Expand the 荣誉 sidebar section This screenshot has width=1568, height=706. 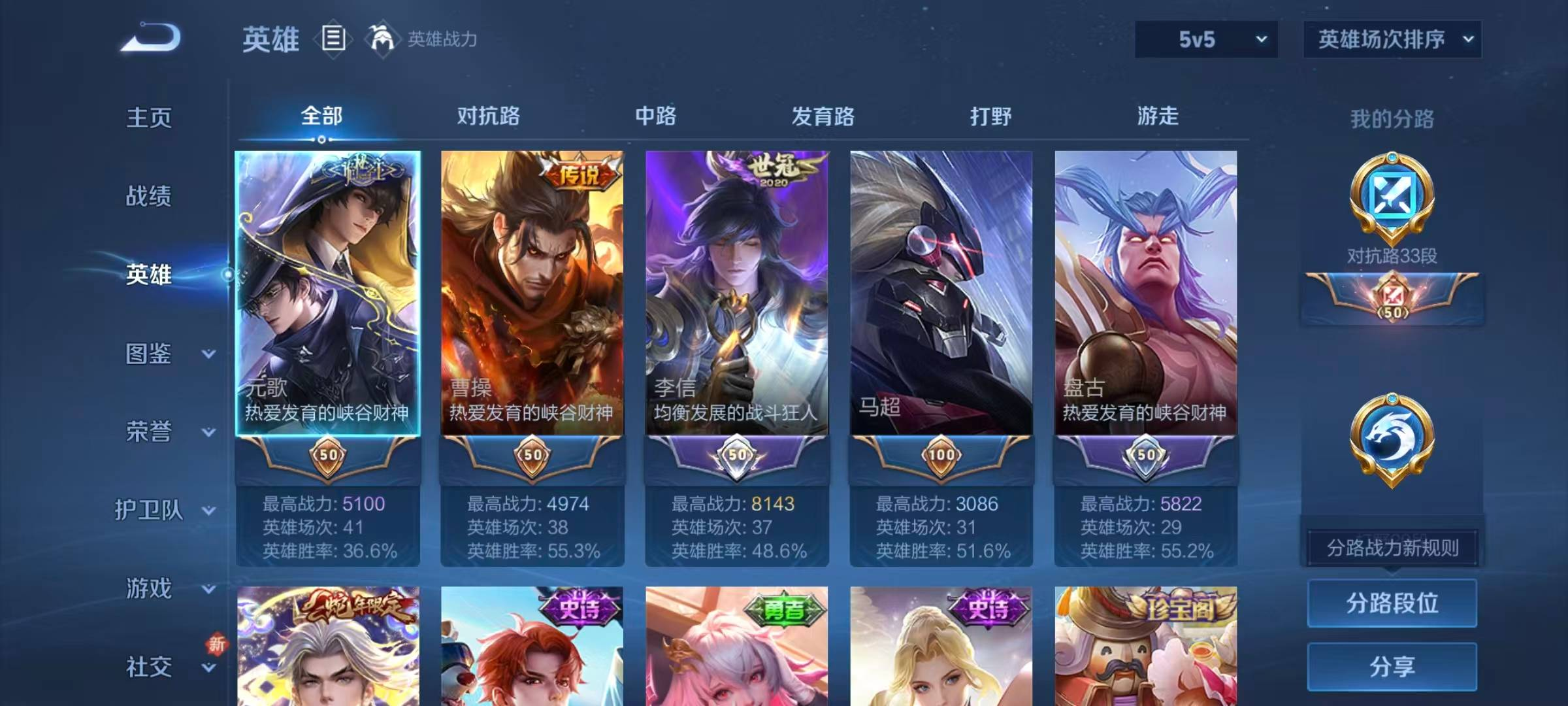coord(149,431)
